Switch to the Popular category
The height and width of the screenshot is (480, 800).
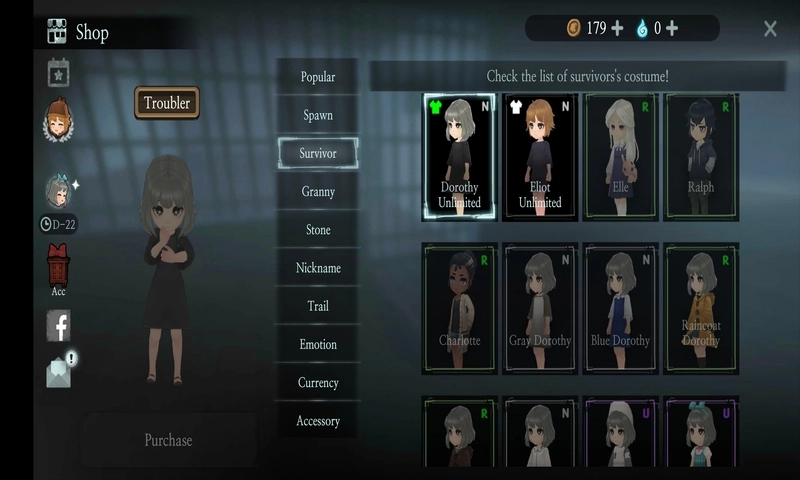[x=318, y=77]
